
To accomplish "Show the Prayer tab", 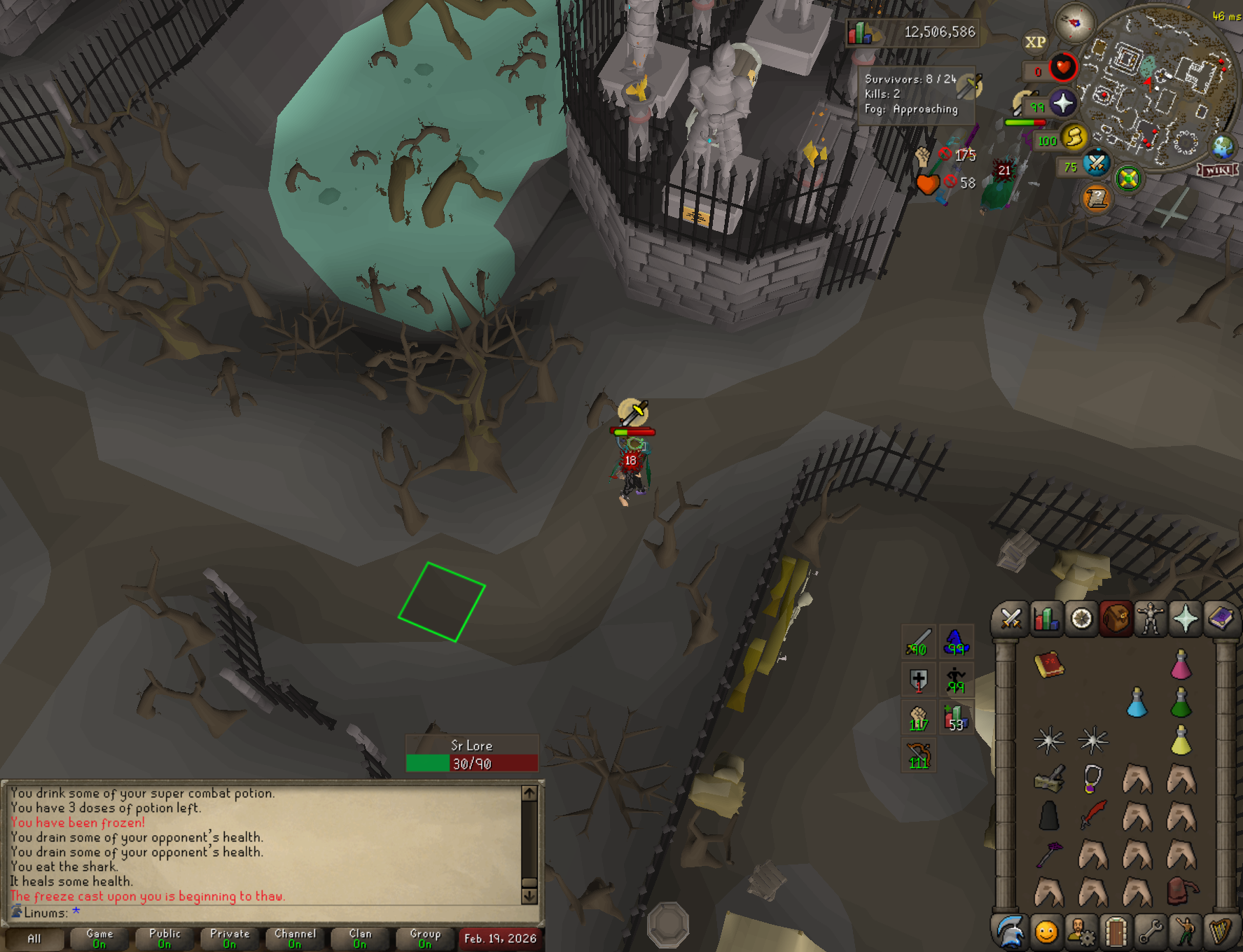I will [1185, 619].
